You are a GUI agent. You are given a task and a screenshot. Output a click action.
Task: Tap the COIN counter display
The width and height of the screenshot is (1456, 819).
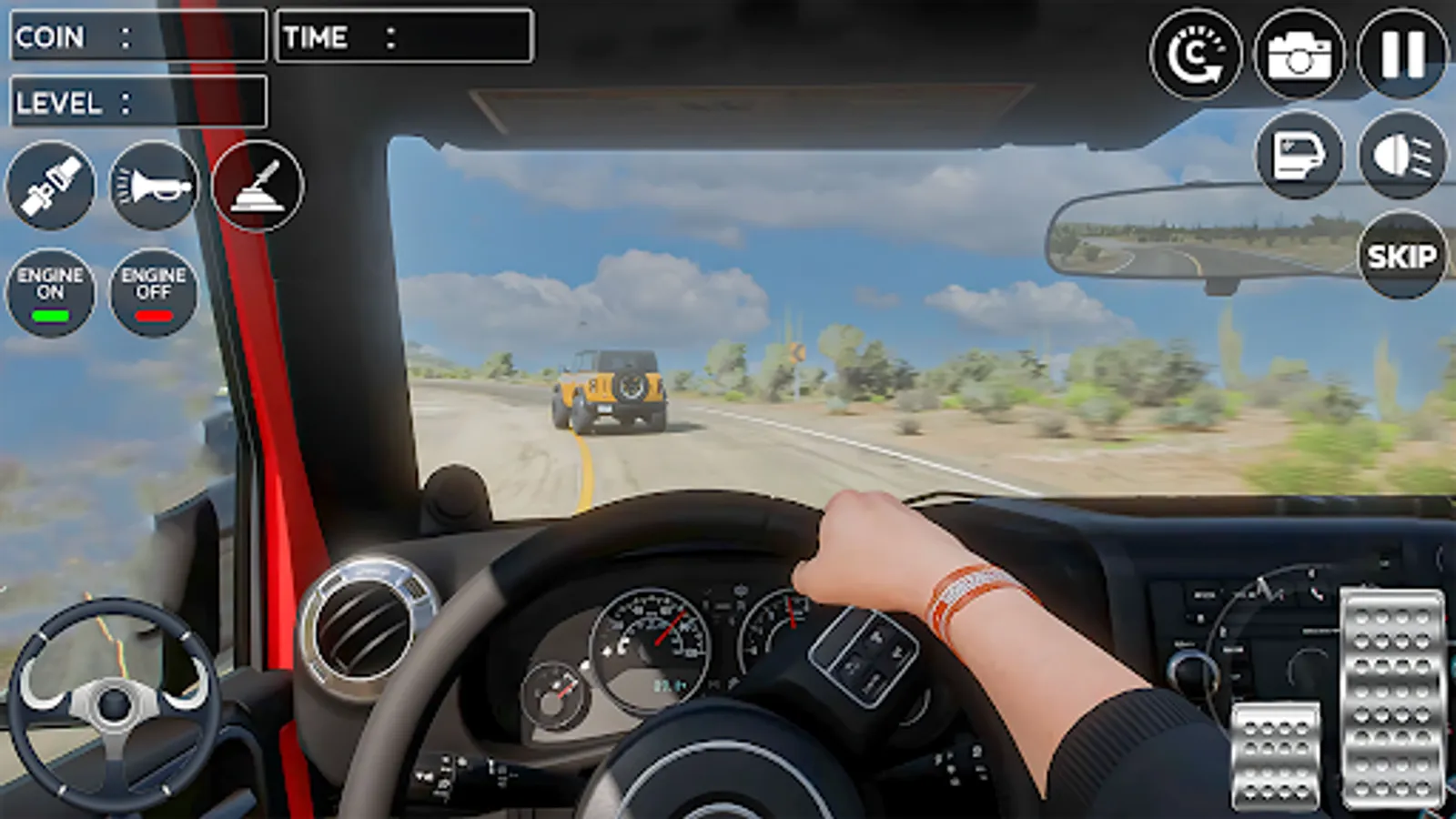tap(136, 36)
